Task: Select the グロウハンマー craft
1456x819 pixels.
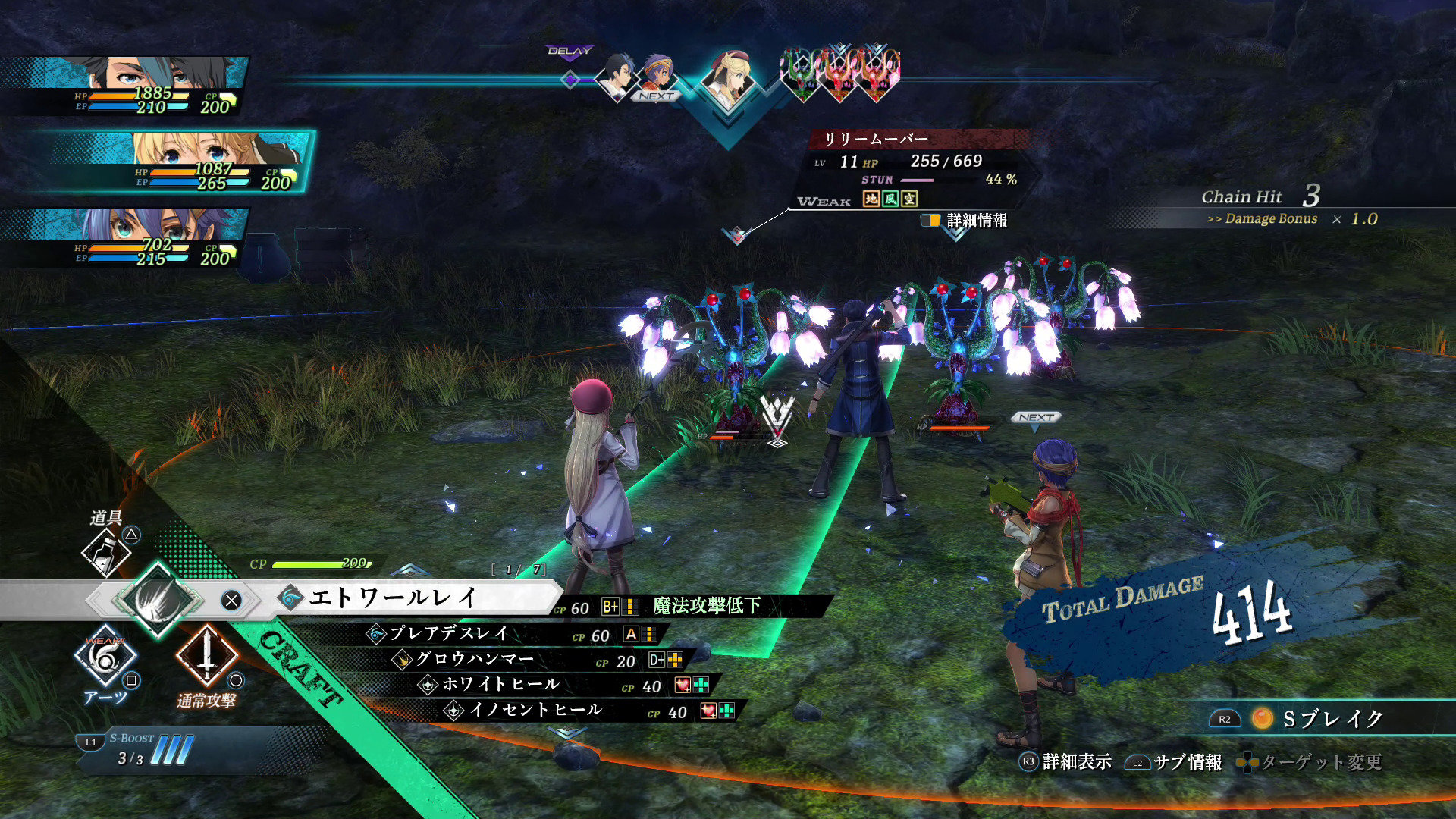Action: pos(475,660)
